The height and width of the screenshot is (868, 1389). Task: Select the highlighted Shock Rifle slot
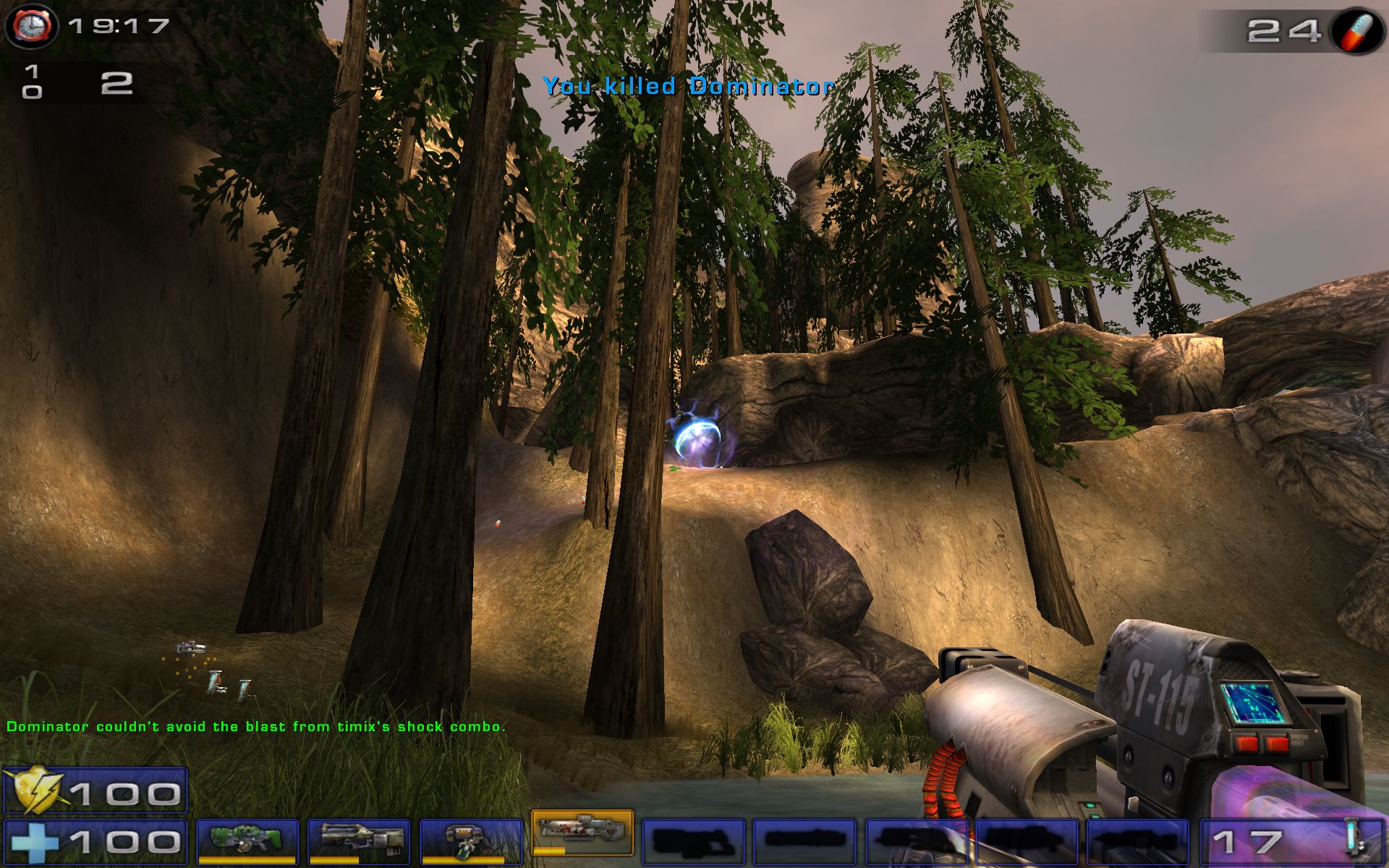point(582,832)
